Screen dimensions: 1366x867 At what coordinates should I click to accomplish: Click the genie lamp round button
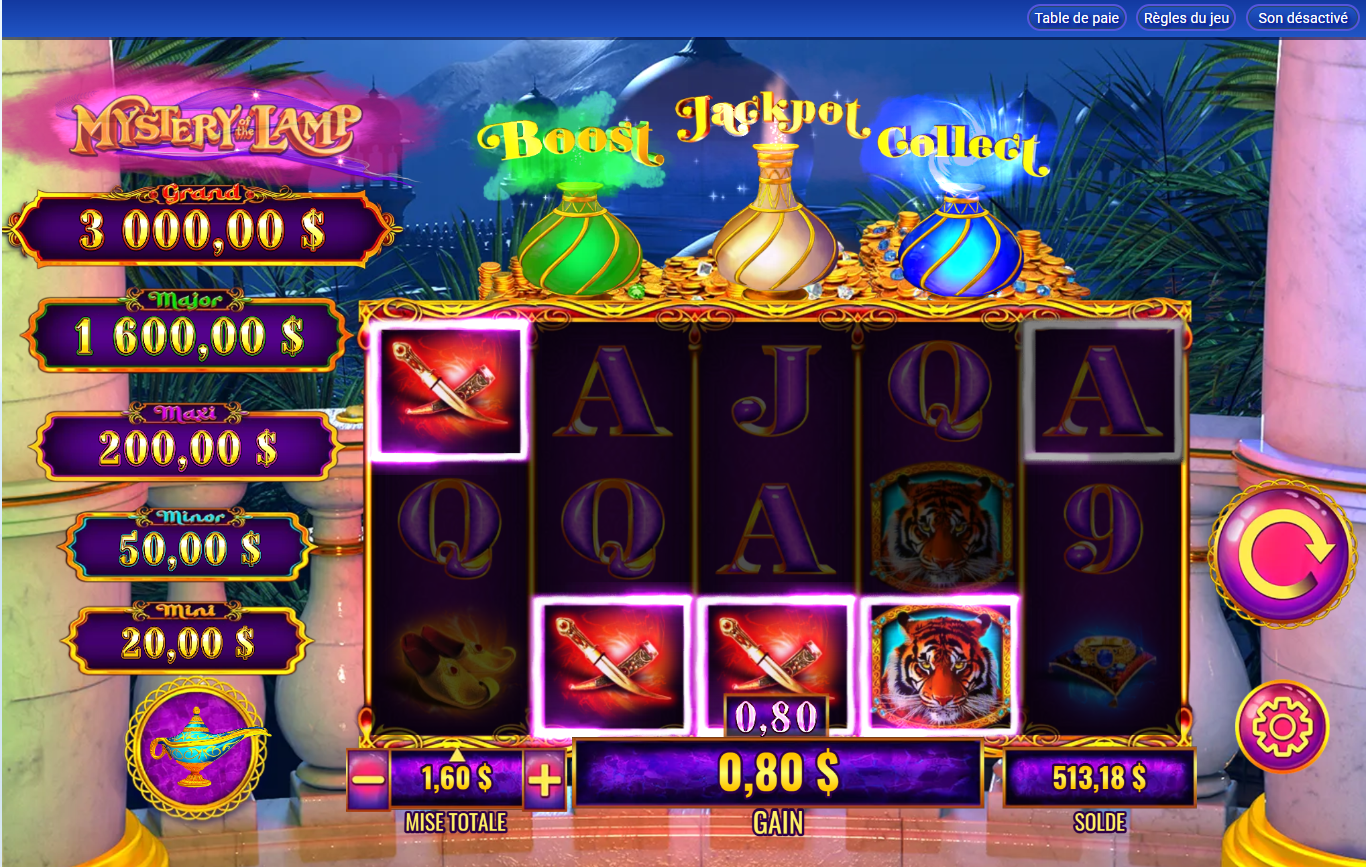point(197,745)
